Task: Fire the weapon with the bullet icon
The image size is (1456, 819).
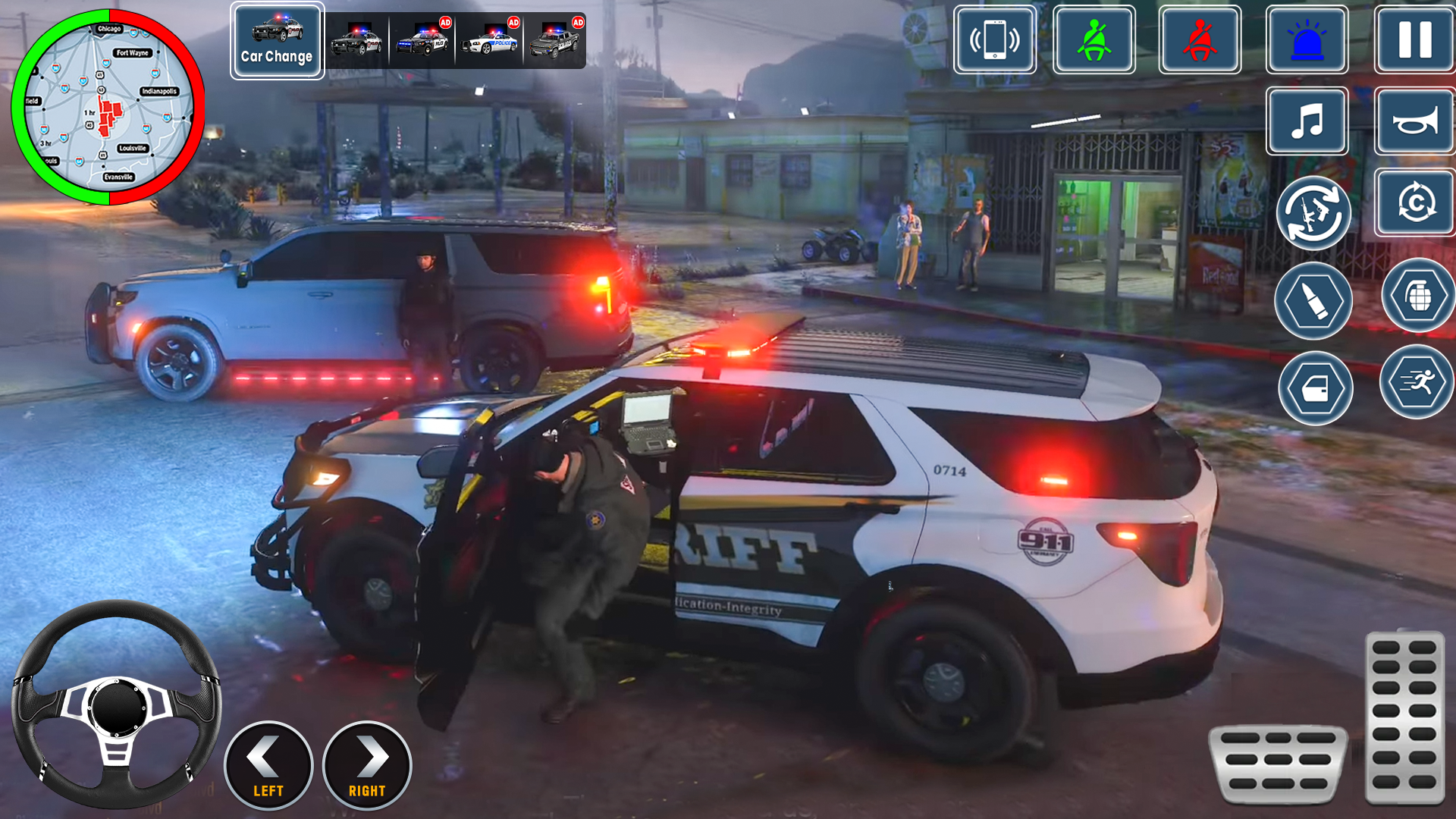Action: pyautogui.click(x=1315, y=300)
